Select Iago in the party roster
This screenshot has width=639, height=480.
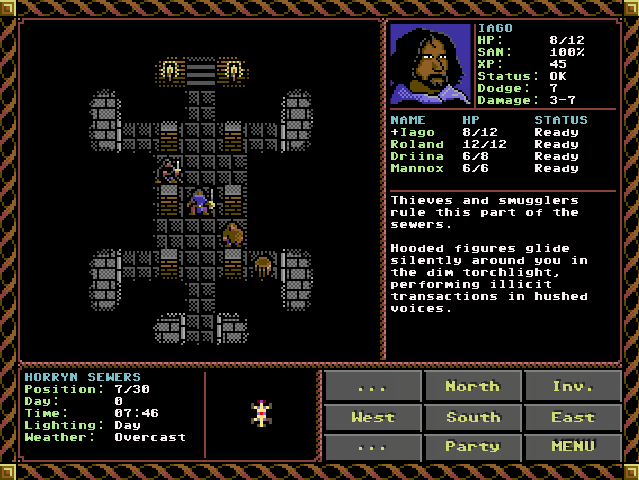coord(414,132)
